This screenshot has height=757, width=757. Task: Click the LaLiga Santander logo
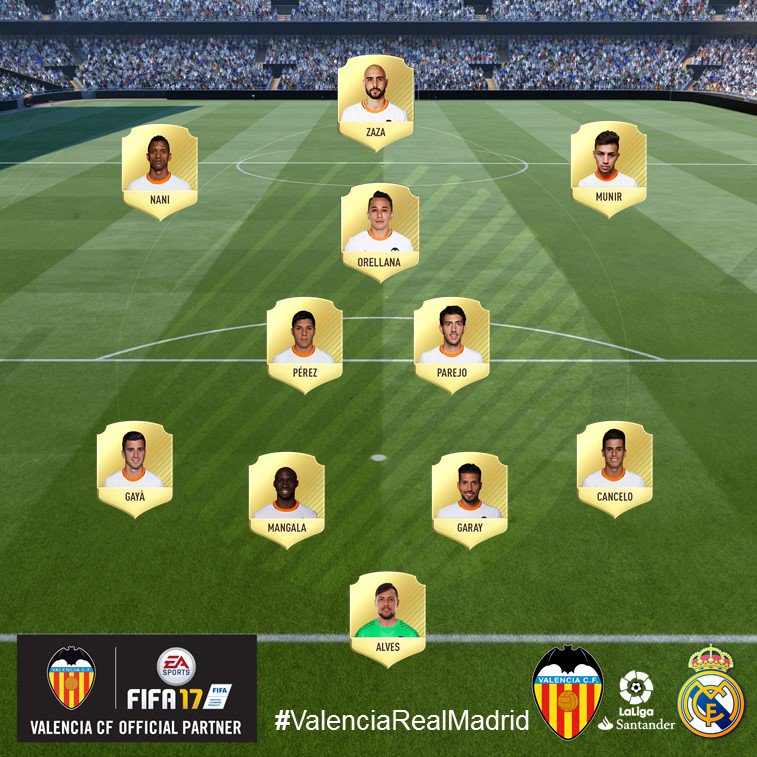[636, 701]
